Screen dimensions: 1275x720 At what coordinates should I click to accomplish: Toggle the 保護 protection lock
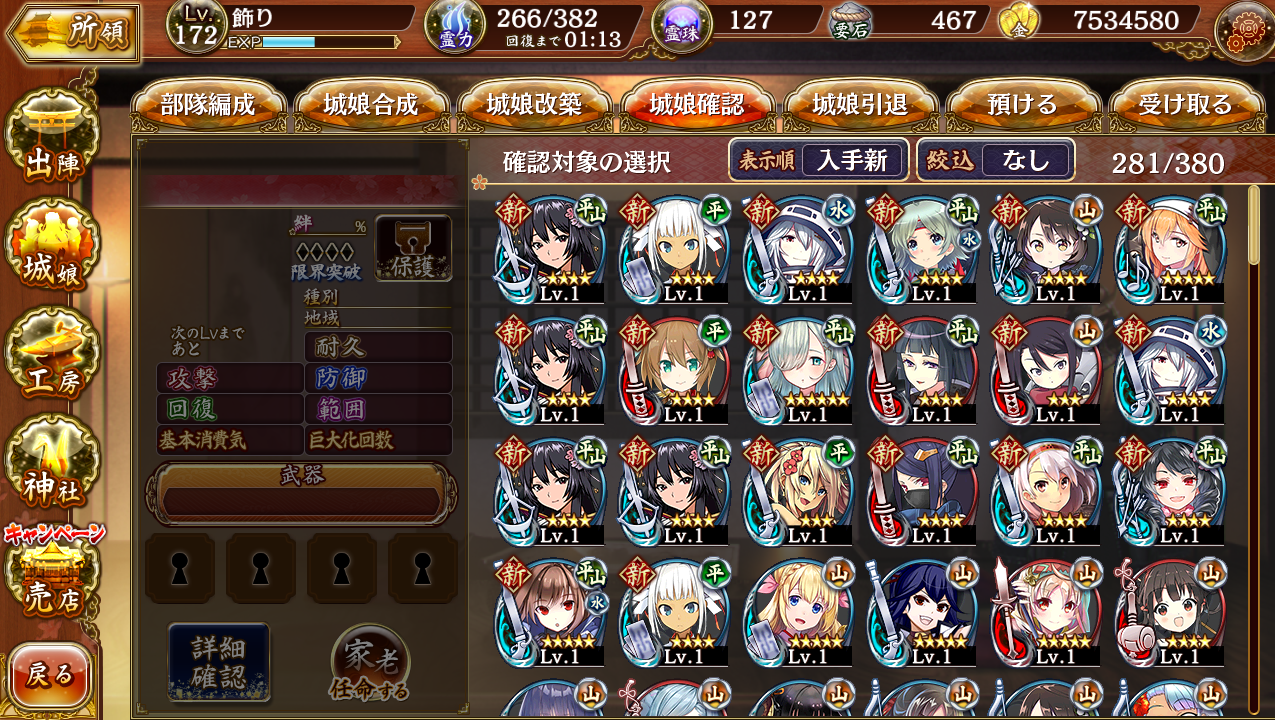[413, 248]
